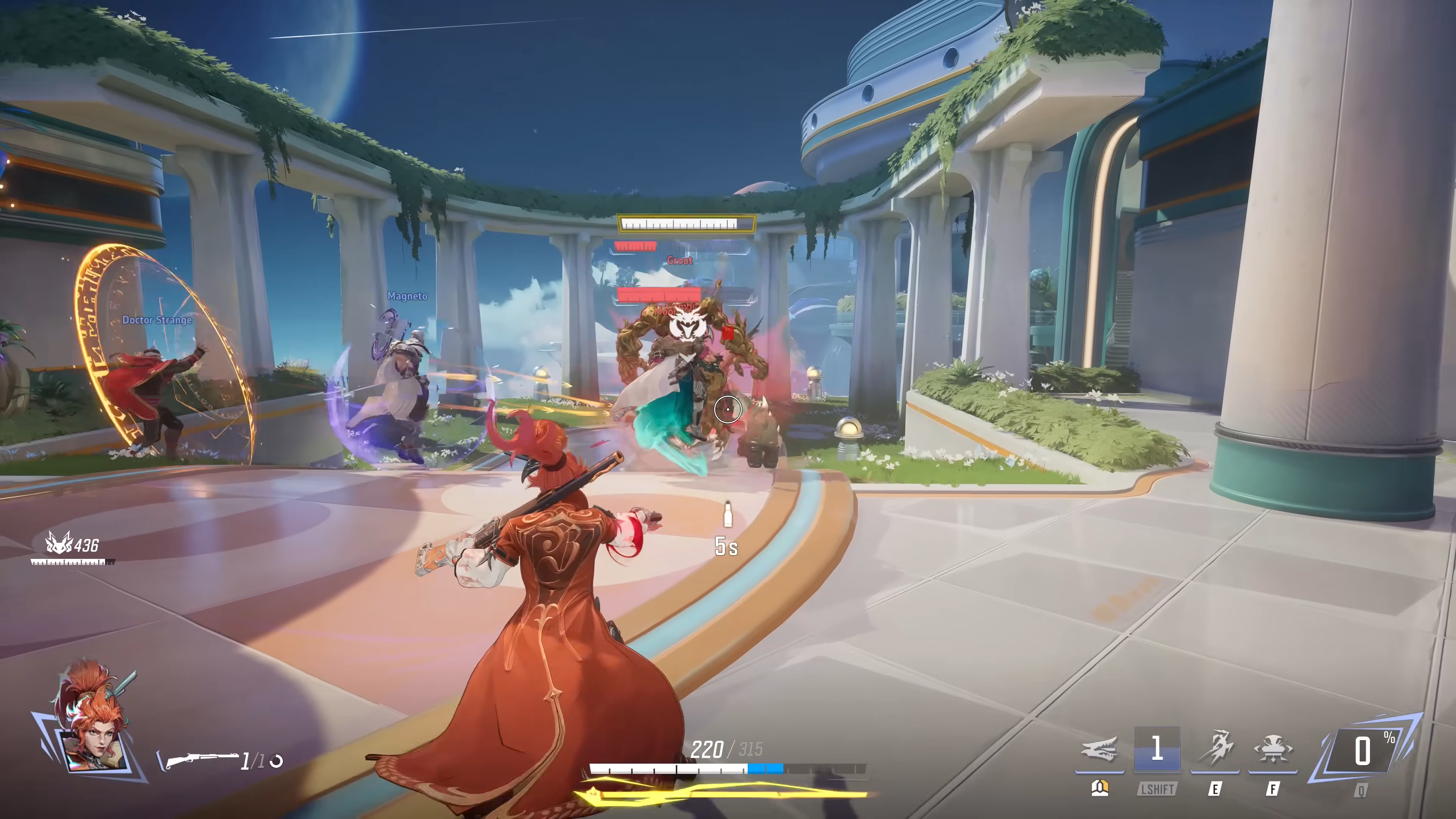
Task: Select the rifle weapon icon
Action: pos(201,759)
